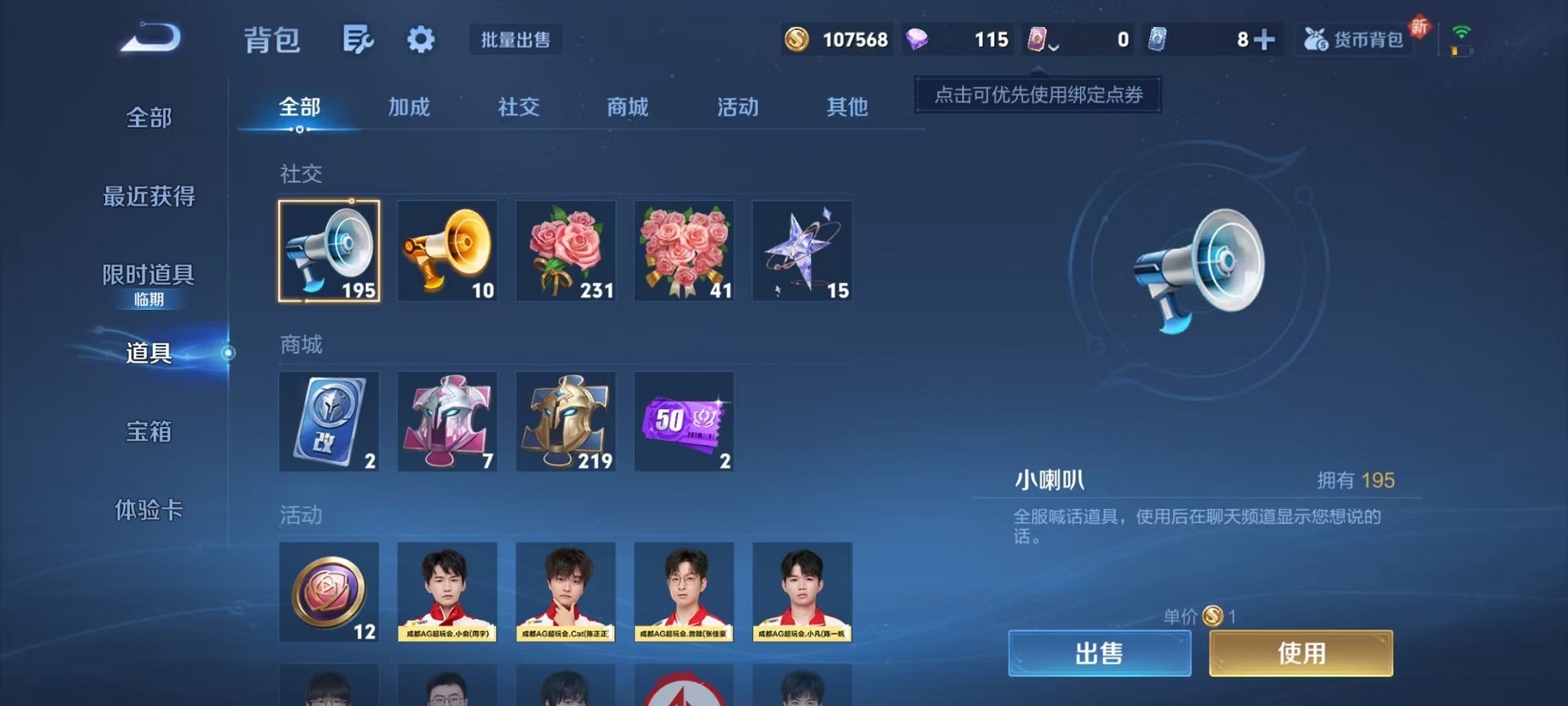This screenshot has width=1568, height=706.
Task: Open the 活动 tab
Action: click(x=736, y=108)
